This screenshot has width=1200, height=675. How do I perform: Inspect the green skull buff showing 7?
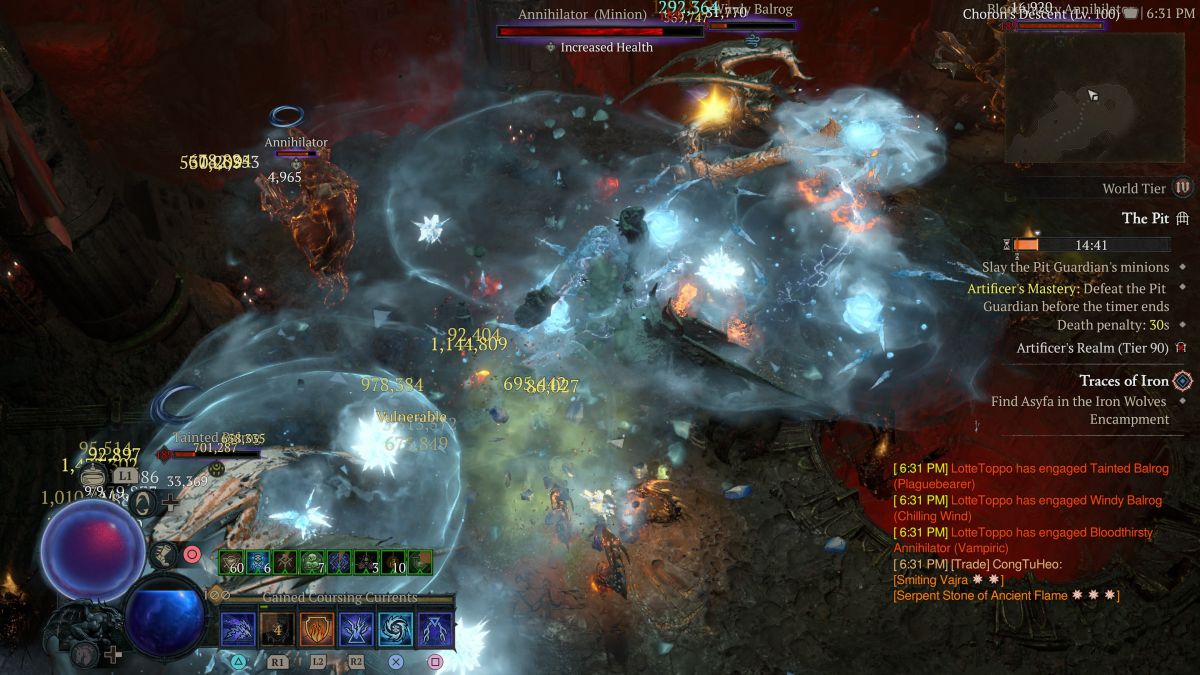tap(313, 563)
